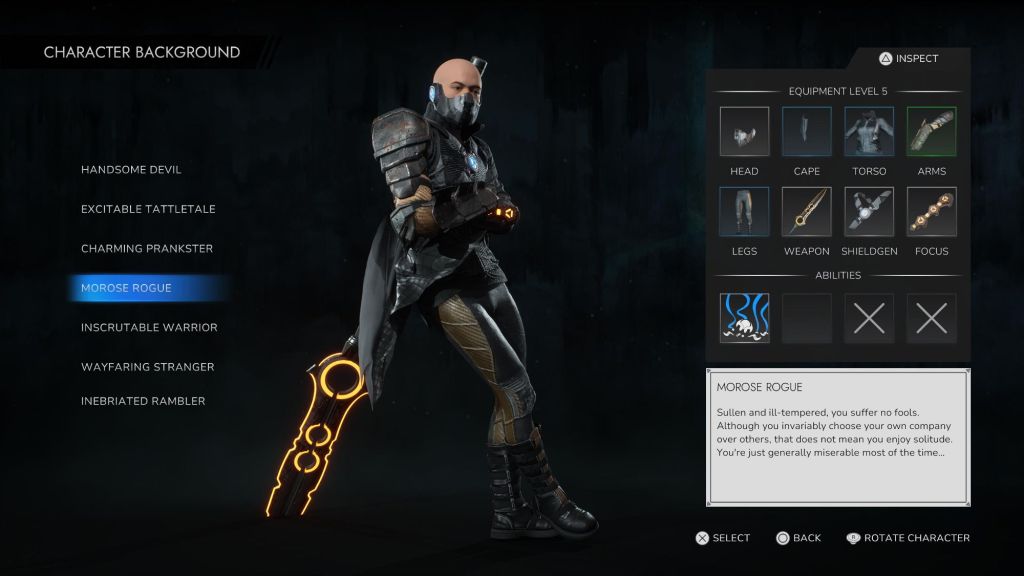Select the Legs equipment slot
Viewport: 1024px width, 576px height.
pos(744,212)
